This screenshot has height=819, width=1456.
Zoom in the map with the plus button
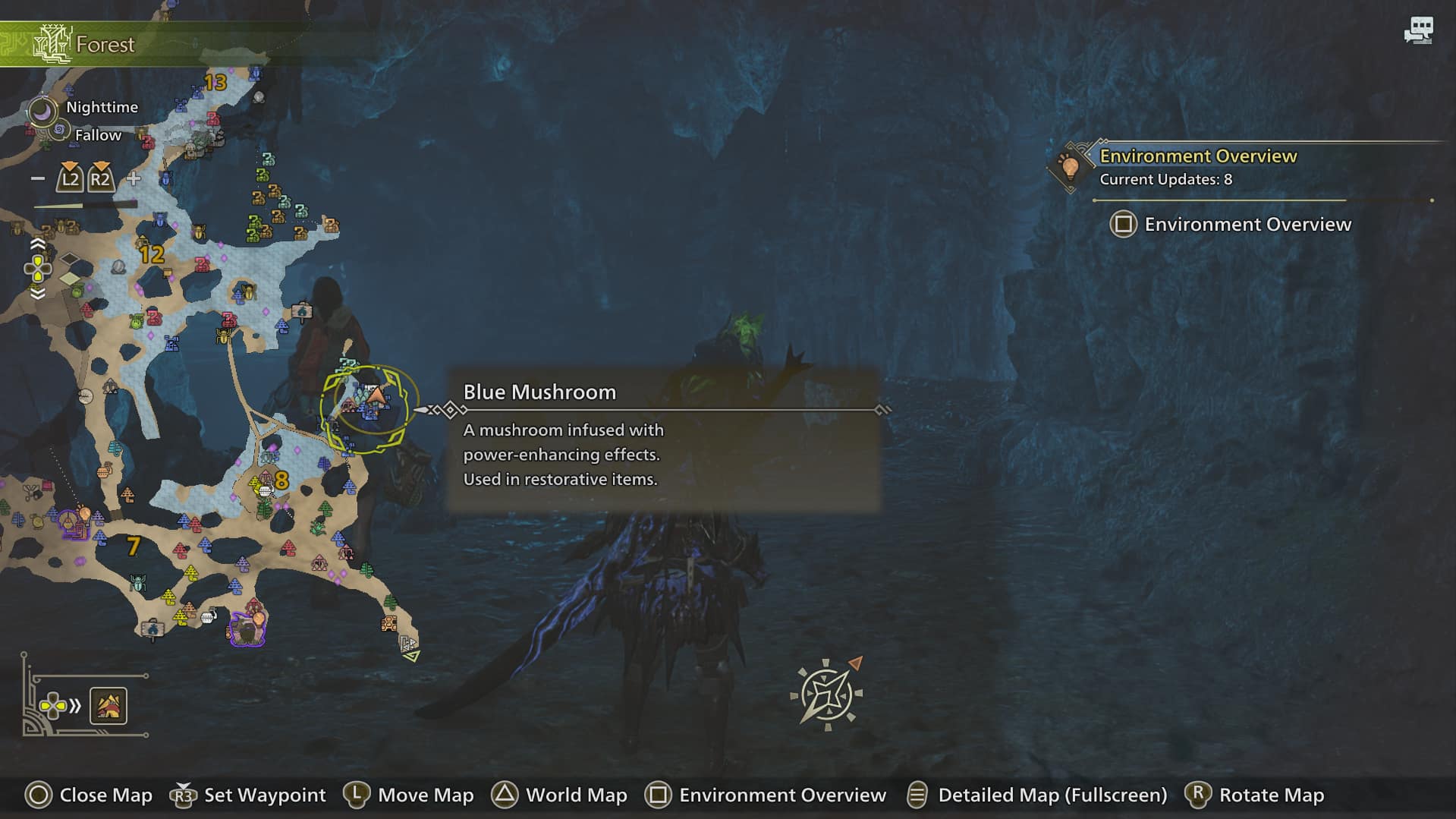tap(134, 179)
